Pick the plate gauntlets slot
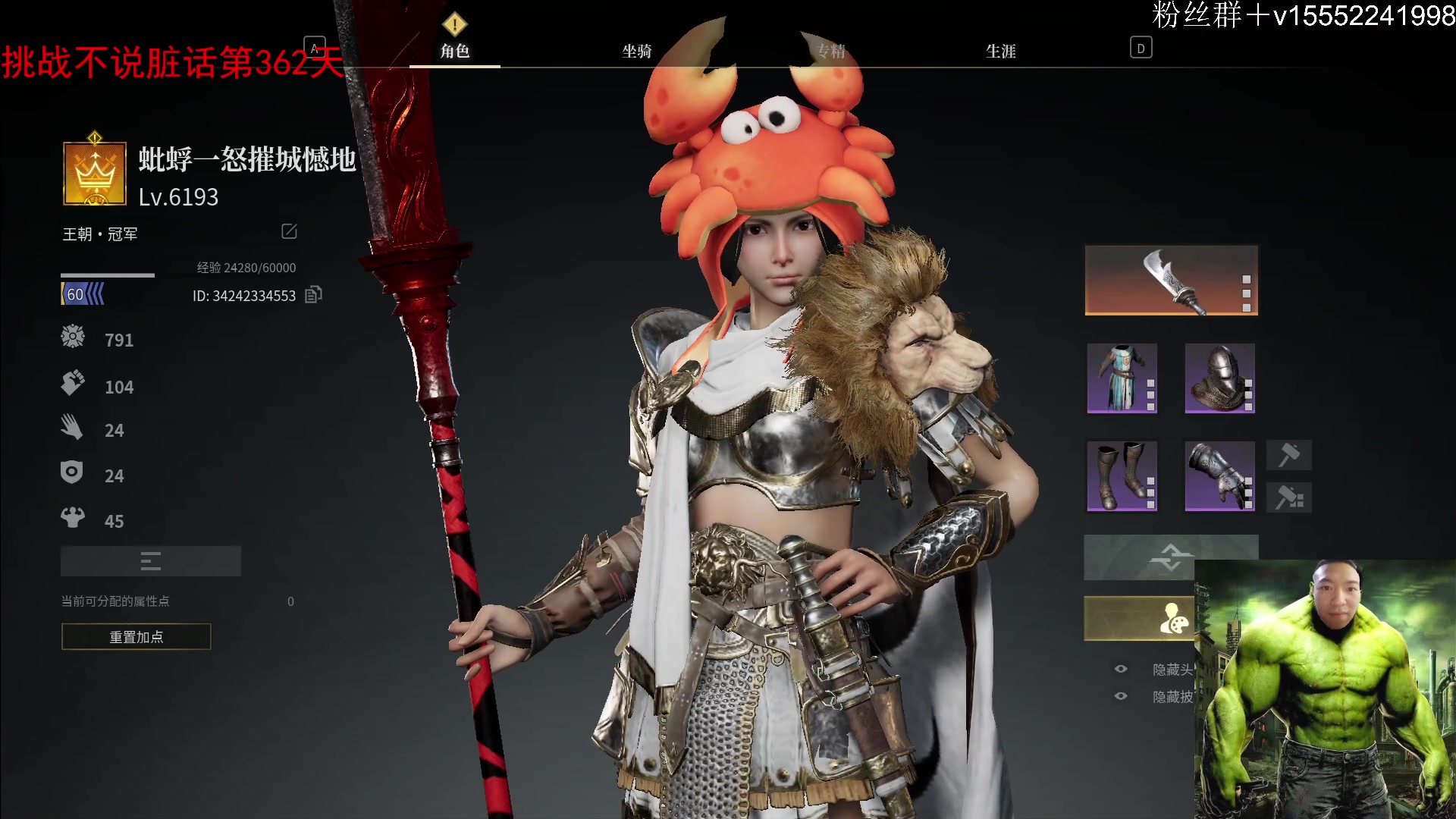Image resolution: width=1456 pixels, height=819 pixels. (x=1219, y=475)
